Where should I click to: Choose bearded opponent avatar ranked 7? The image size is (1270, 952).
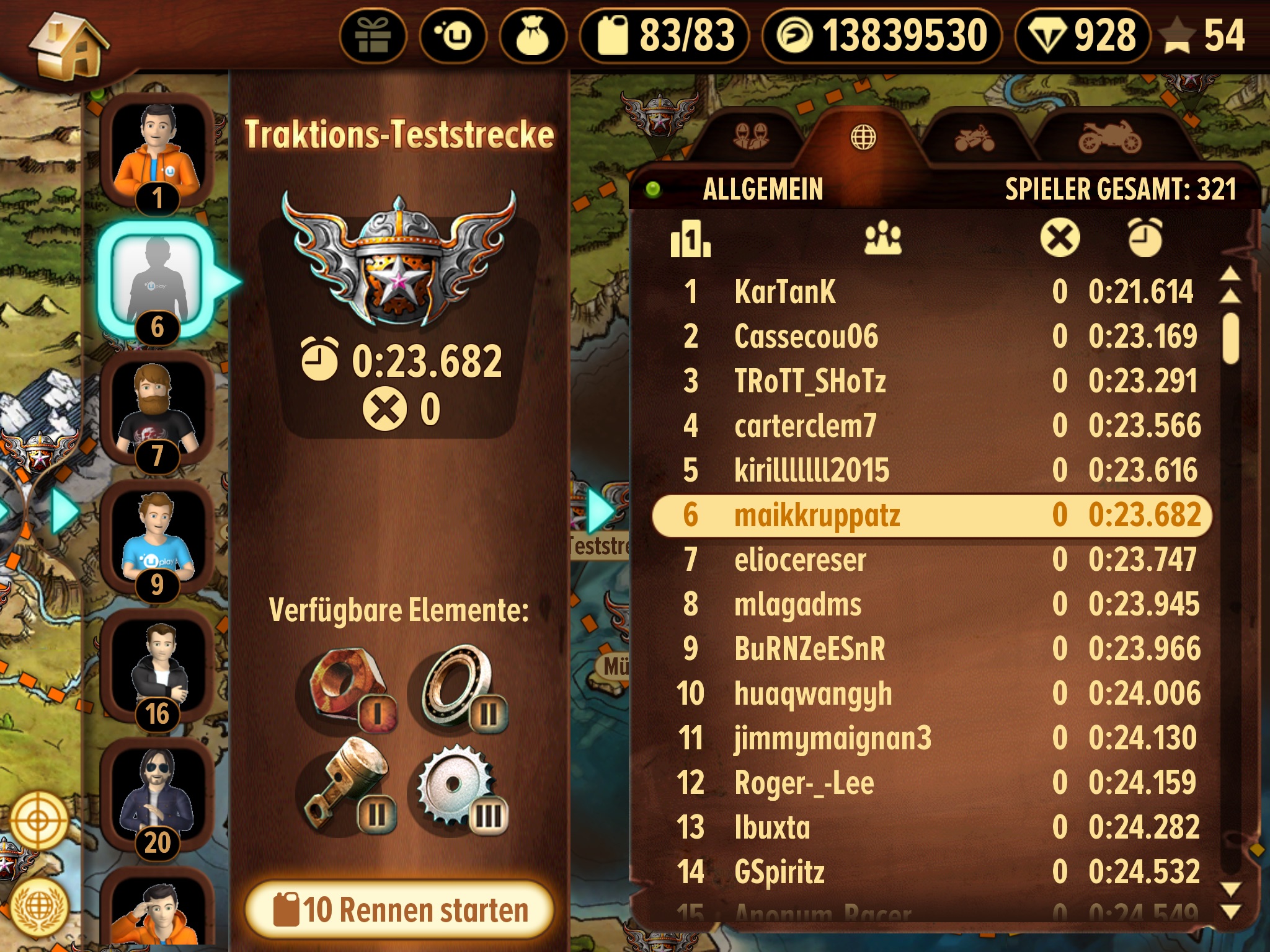click(x=158, y=410)
